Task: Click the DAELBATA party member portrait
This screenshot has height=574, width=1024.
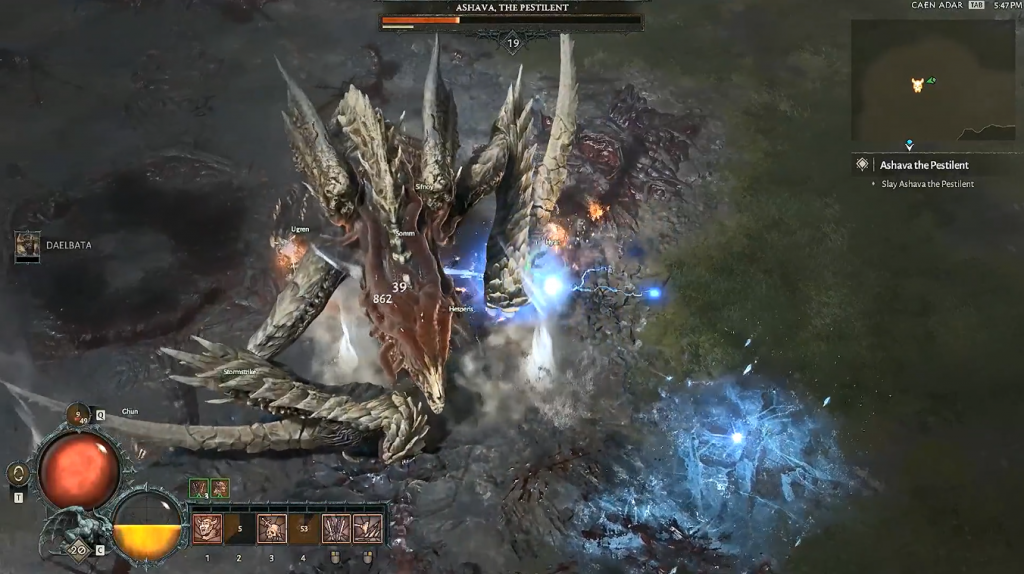Action: 28,244
